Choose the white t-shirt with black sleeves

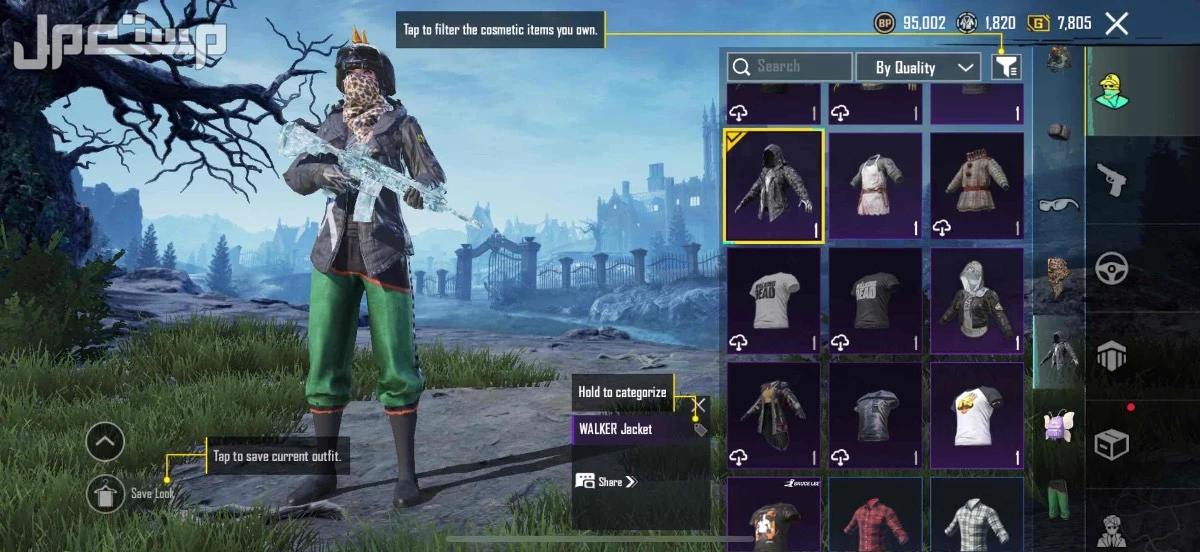(977, 414)
